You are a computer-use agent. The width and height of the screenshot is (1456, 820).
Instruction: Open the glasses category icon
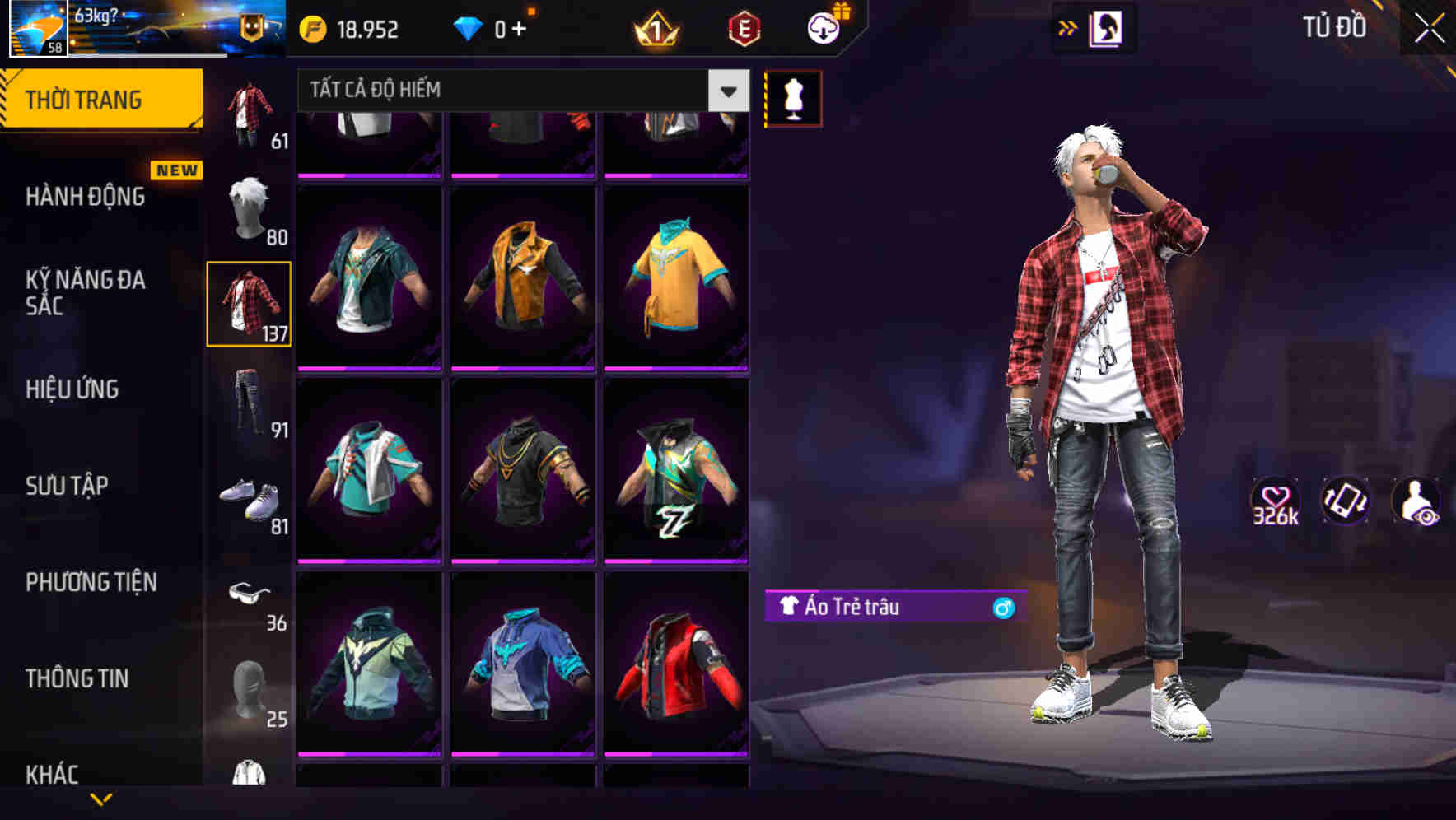pyautogui.click(x=250, y=594)
